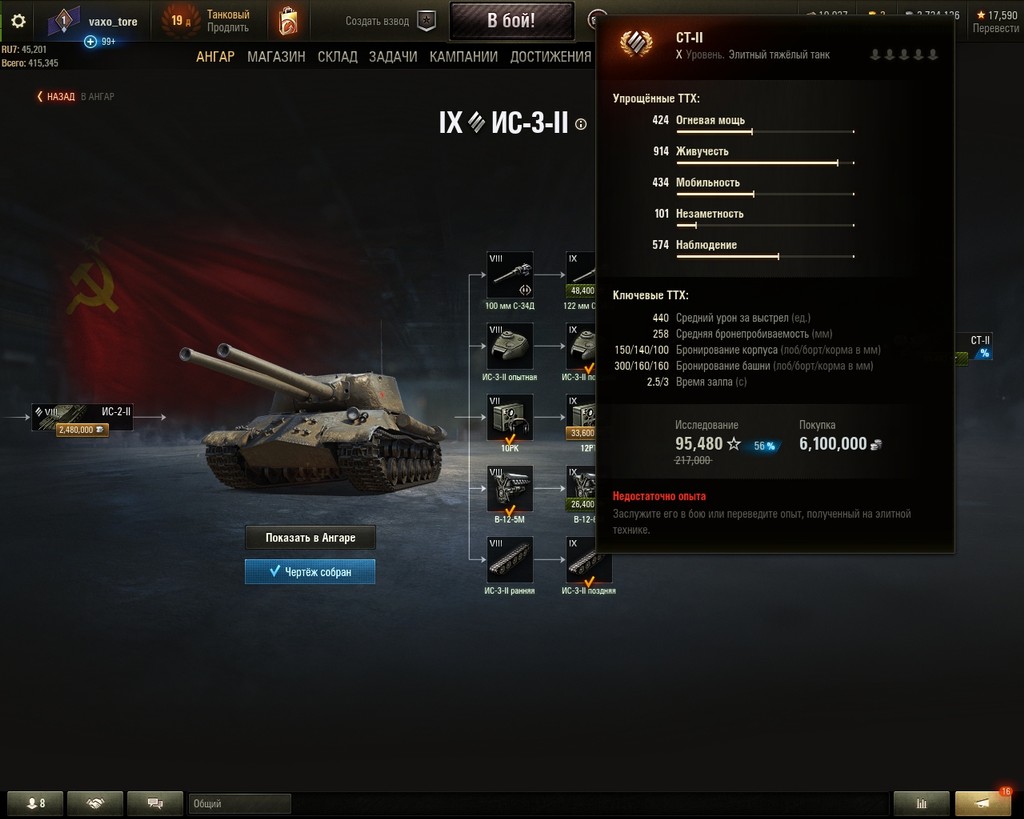Open the СКЛАД tab
This screenshot has height=819, width=1024.
[337, 57]
